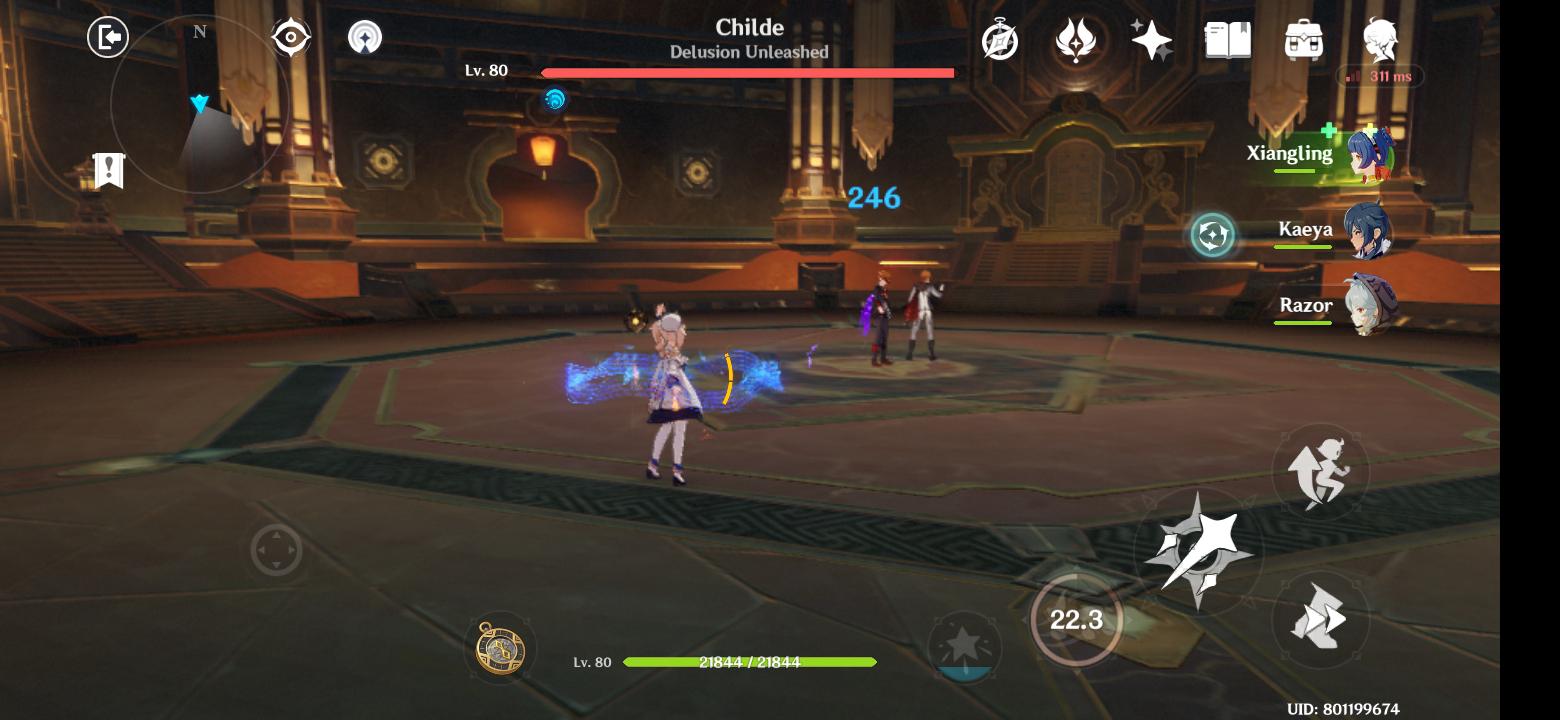Viewport: 1560px width, 720px height.
Task: Tap the party swap circular arrows icon
Action: pyautogui.click(x=1211, y=232)
